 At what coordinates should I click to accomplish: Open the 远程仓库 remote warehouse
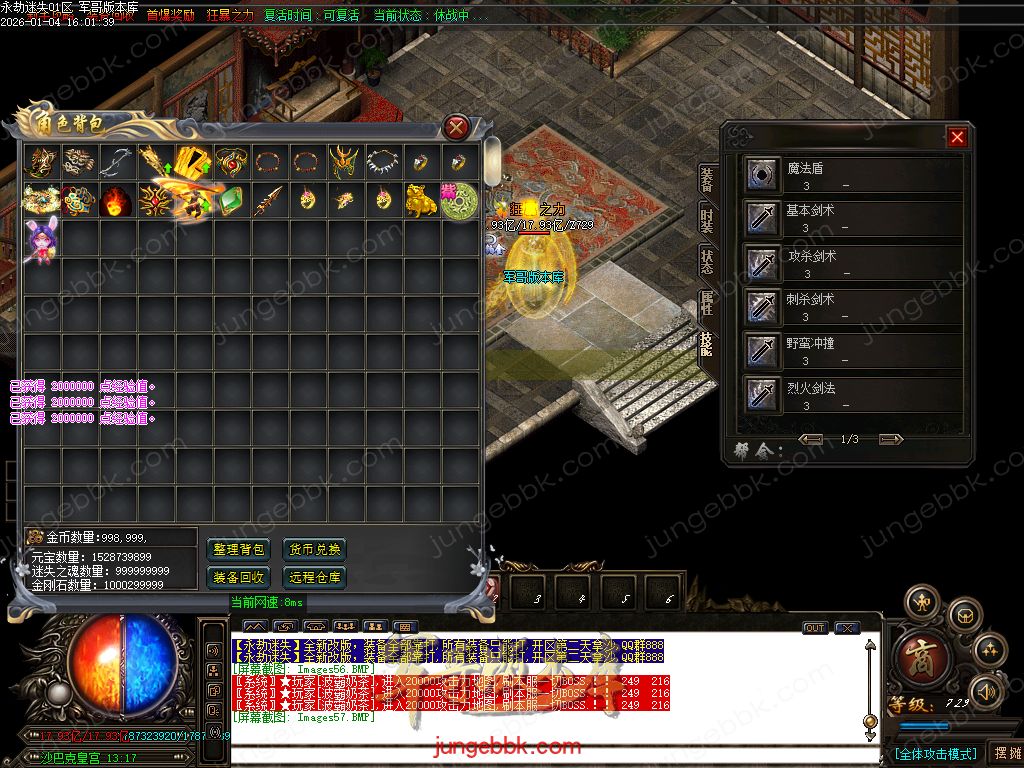(314, 577)
